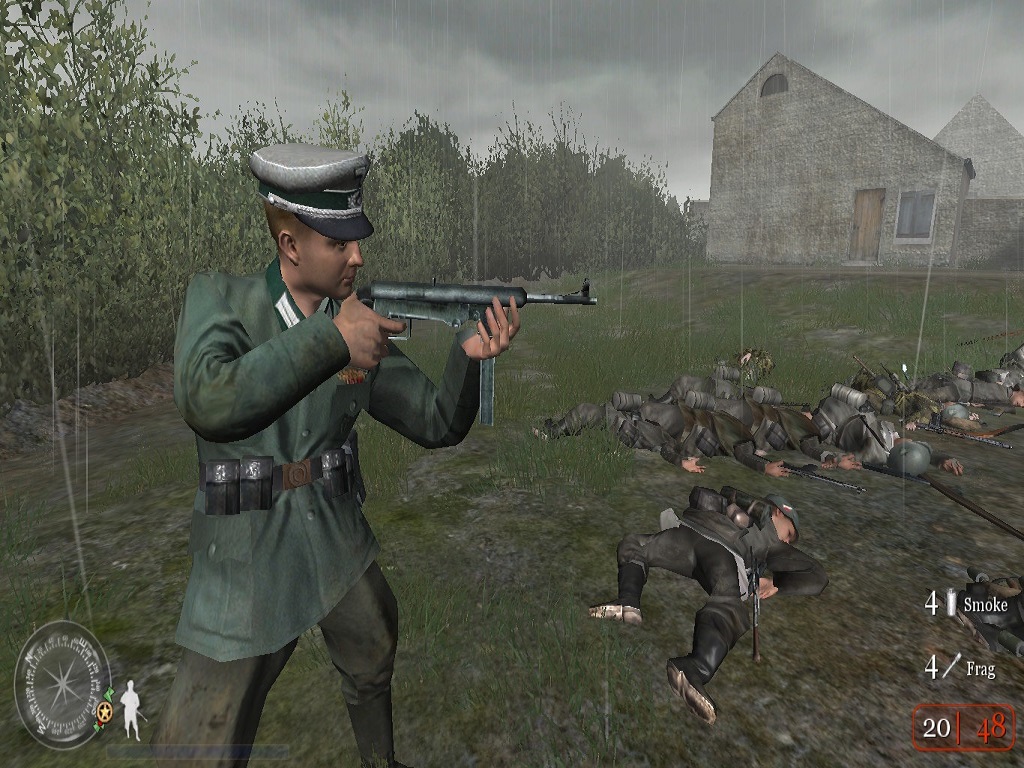Select the standing soldier stance icon
Image resolution: width=1024 pixels, height=768 pixels.
(x=130, y=709)
